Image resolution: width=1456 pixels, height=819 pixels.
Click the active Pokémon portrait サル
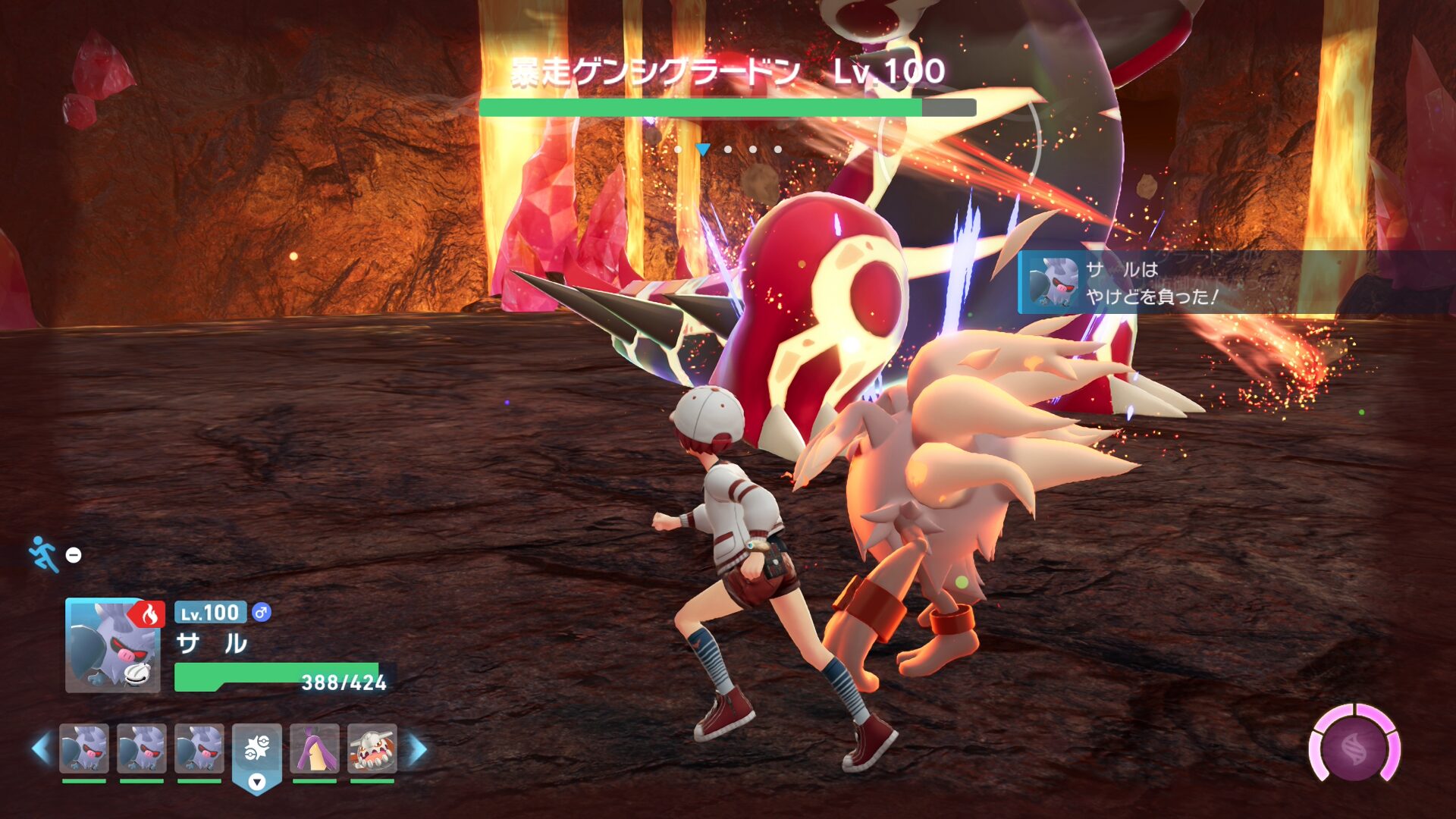(x=112, y=645)
